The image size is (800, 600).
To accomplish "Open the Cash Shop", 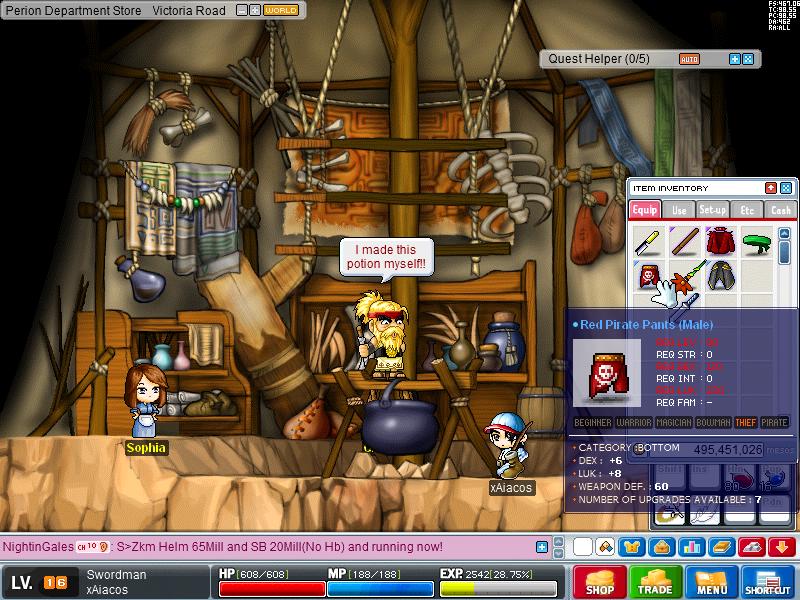I will 600,582.
